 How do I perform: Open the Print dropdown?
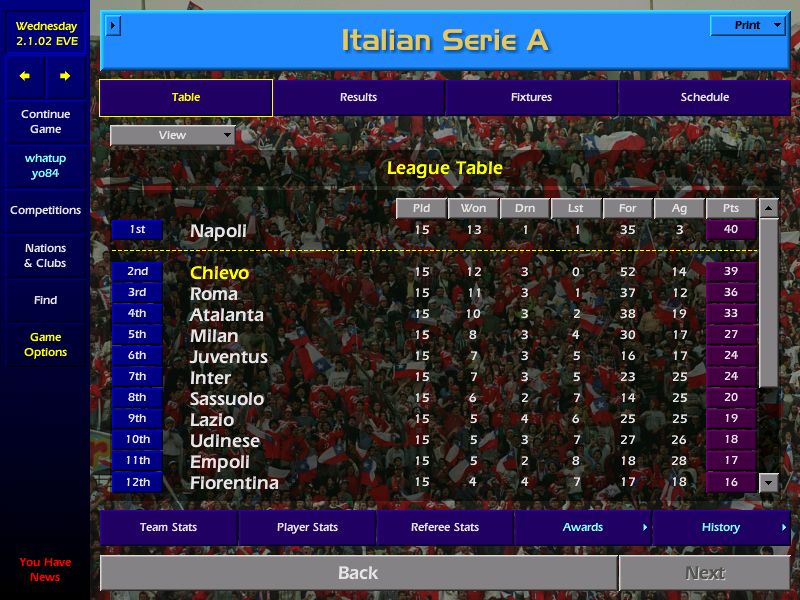pyautogui.click(x=747, y=26)
